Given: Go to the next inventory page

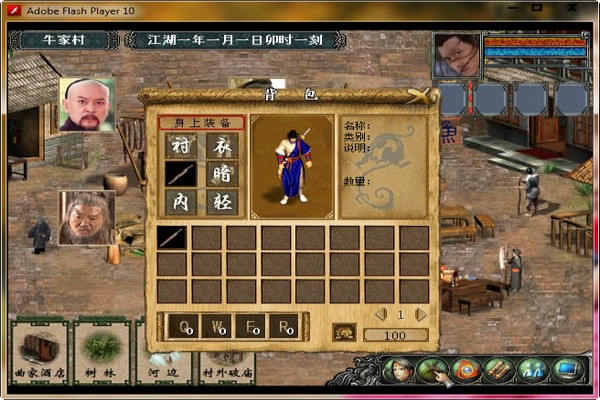Looking at the screenshot, I should pos(421,314).
